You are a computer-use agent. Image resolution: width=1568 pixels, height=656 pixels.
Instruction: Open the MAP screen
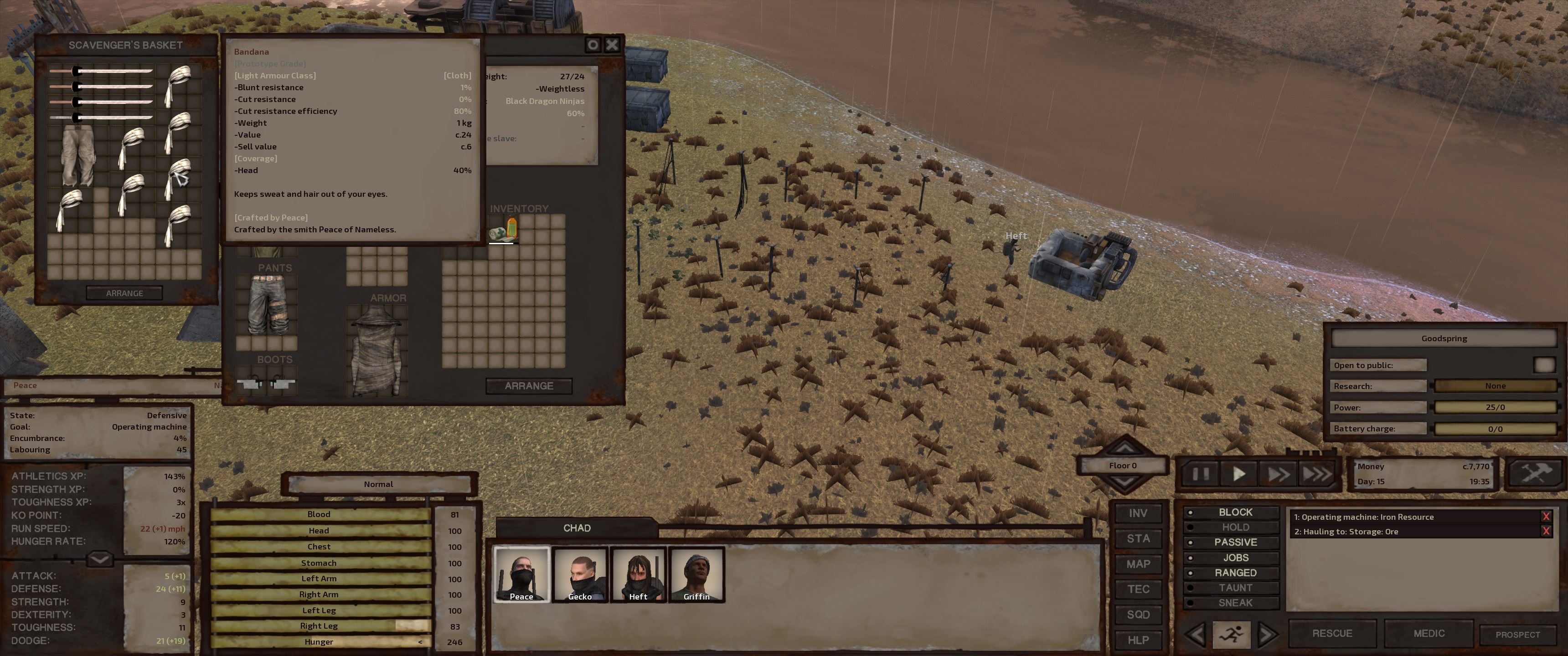(1138, 564)
